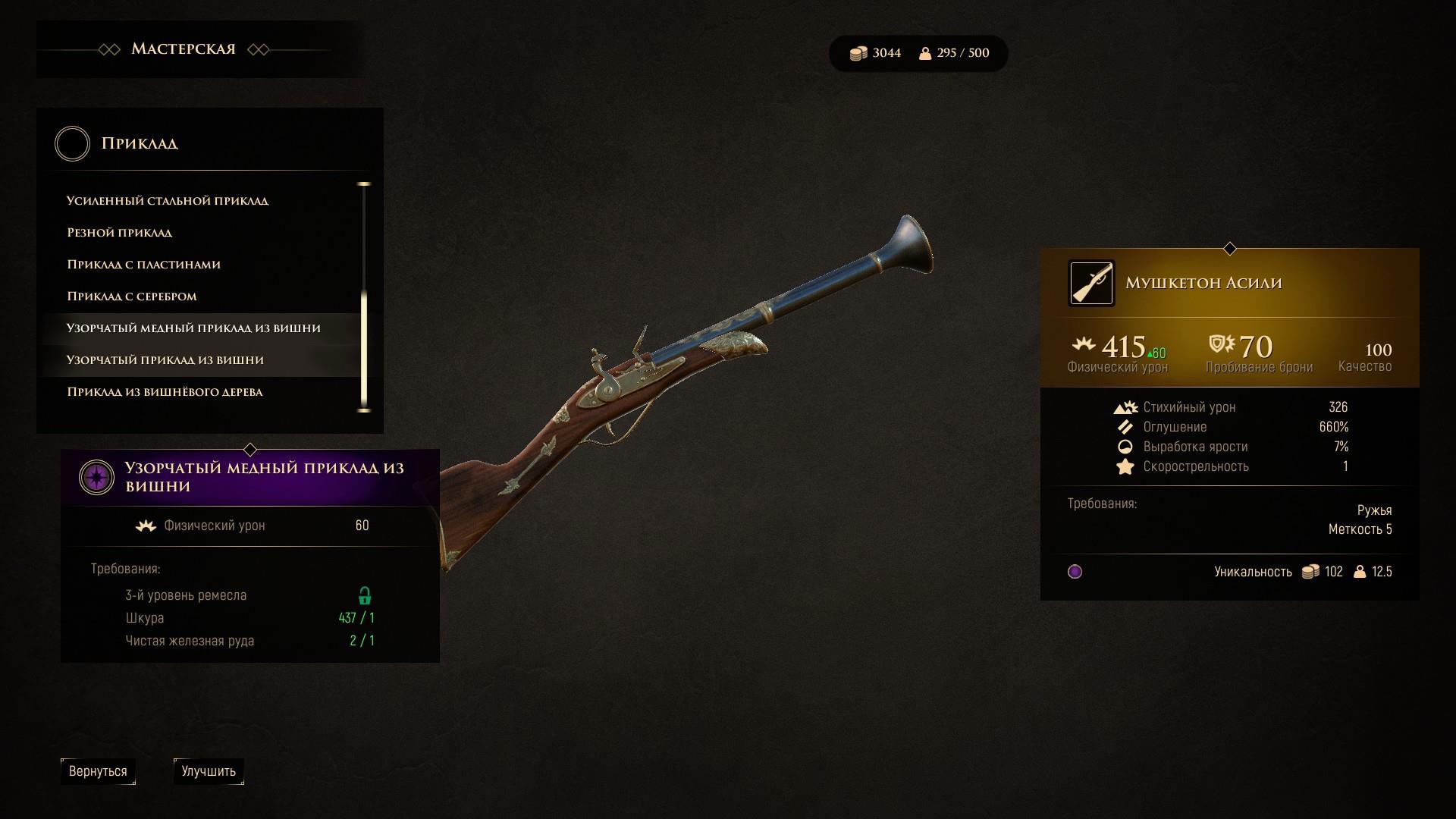This screenshot has width=1456, height=819.
Task: Select "Узорчатый приклад из вишни" entry
Action: click(x=165, y=360)
